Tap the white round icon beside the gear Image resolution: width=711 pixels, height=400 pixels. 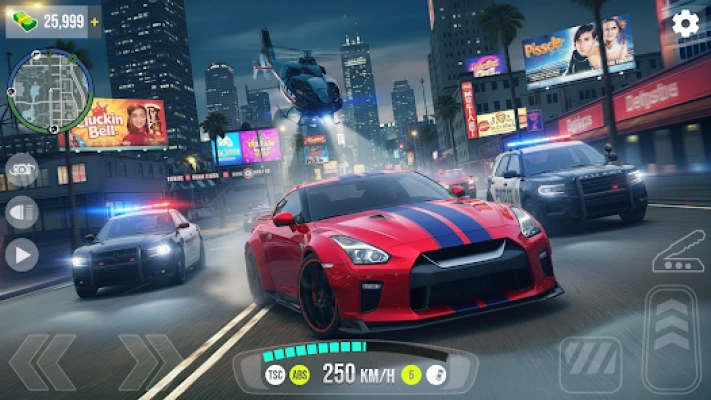click(436, 375)
